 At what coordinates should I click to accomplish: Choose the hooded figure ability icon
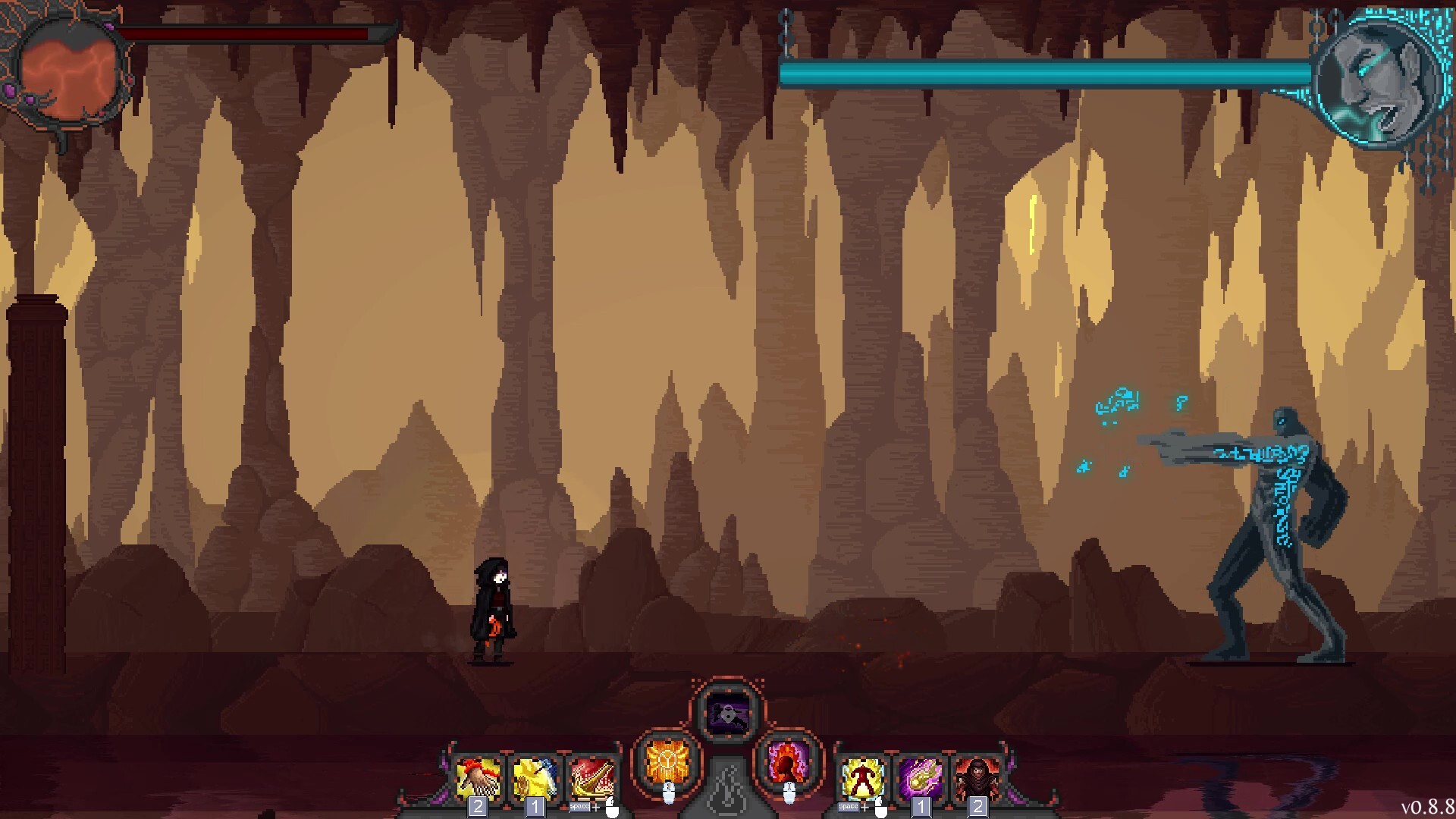coord(978,775)
